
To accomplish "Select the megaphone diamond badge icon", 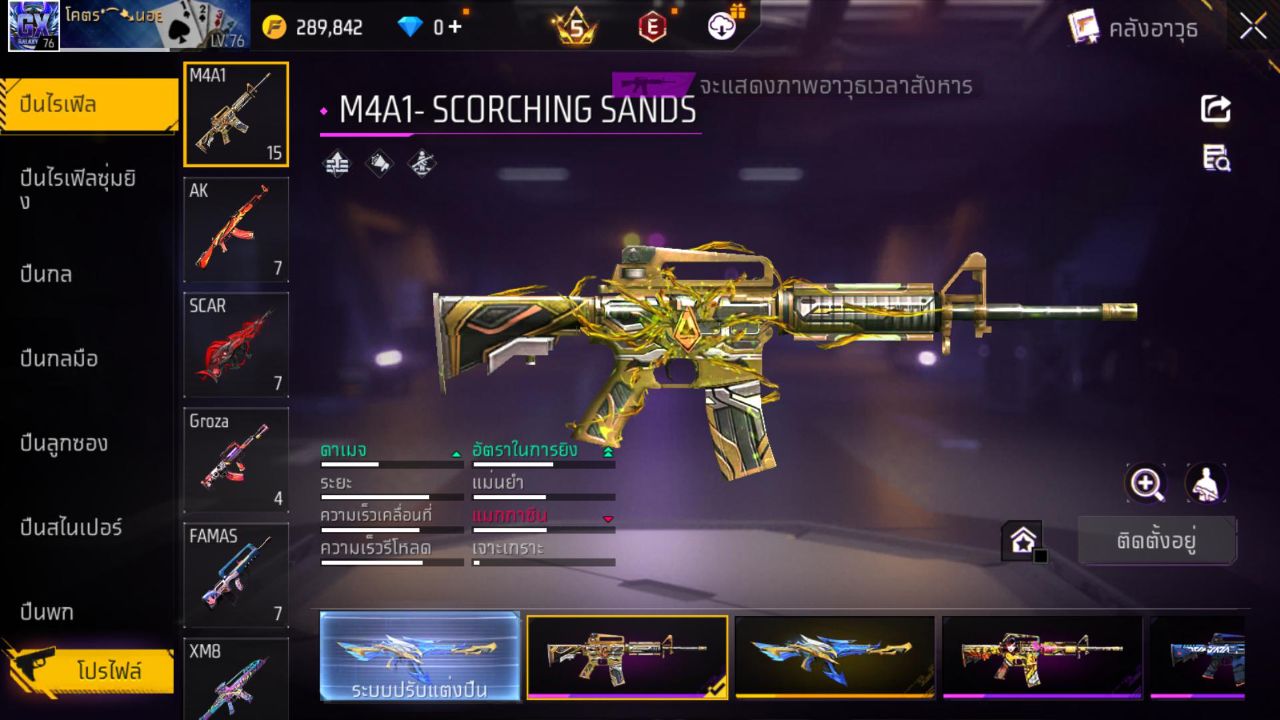I will click(x=378, y=163).
